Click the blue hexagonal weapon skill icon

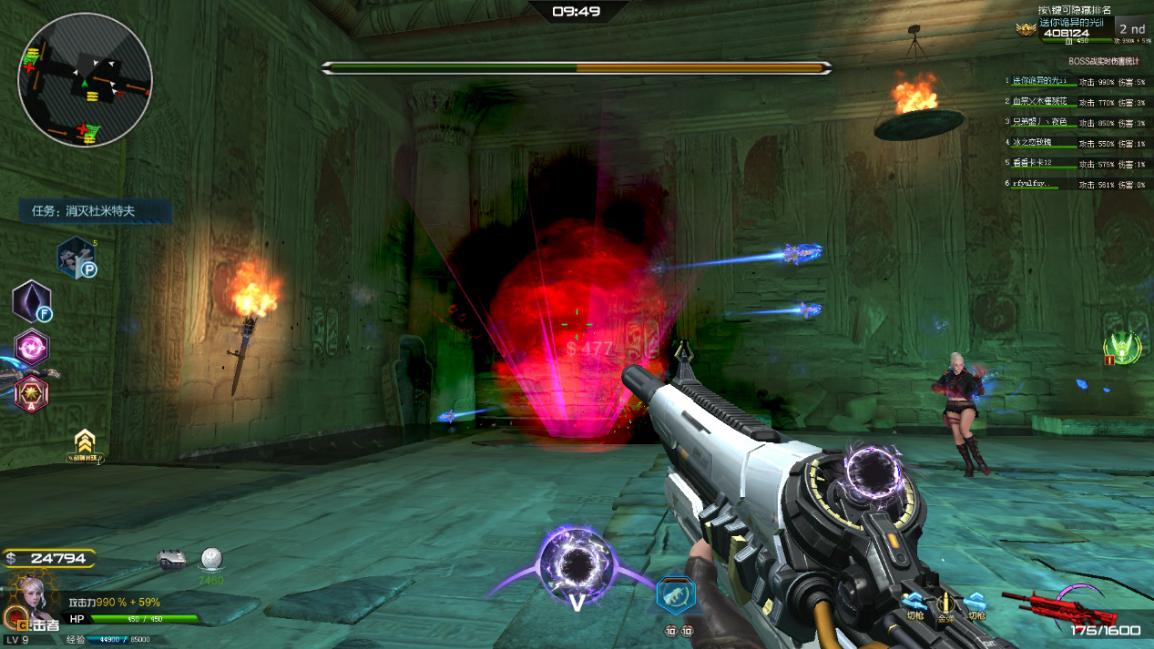pyautogui.click(x=676, y=595)
